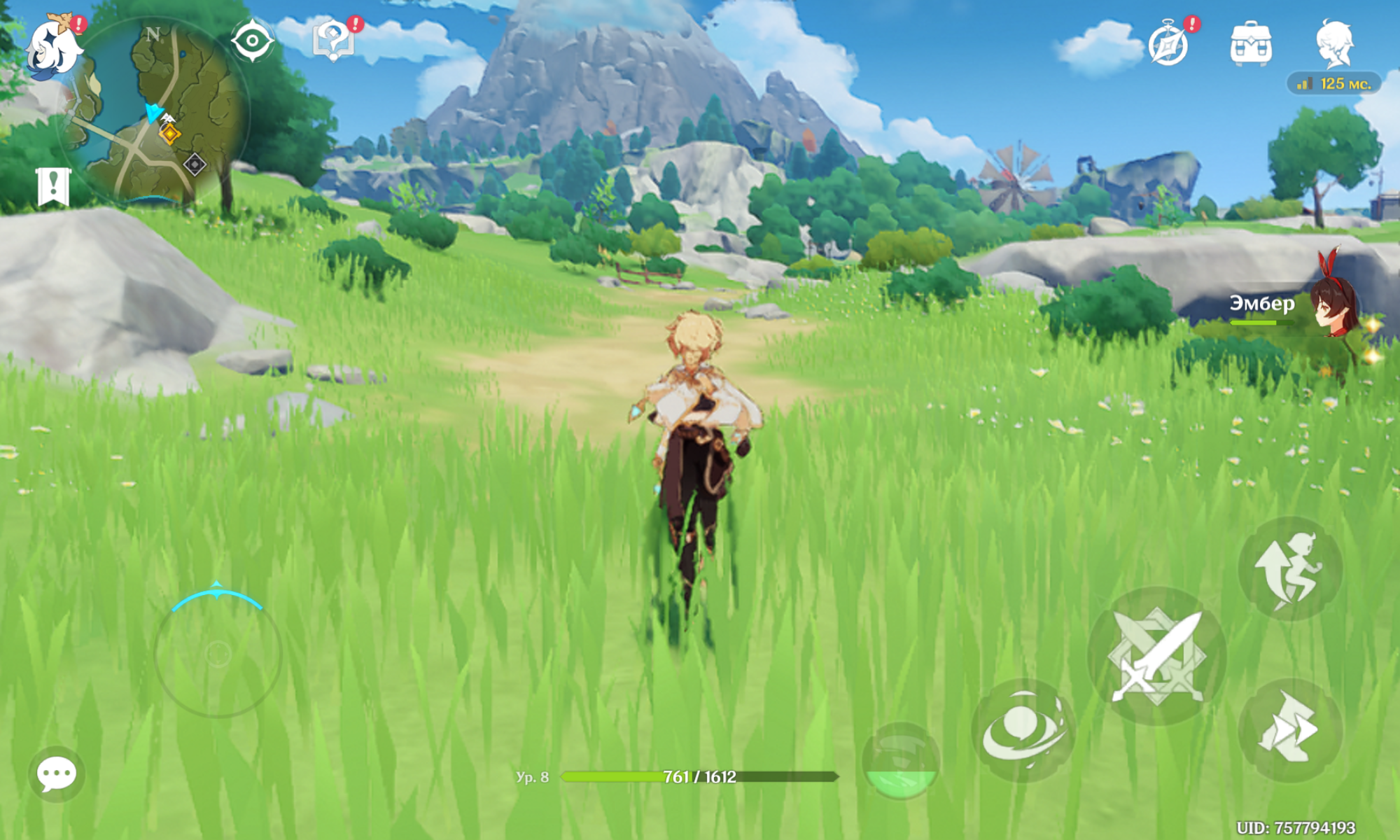Open the Paimon menu
Viewport: 1400px width, 840px height.
[x=52, y=45]
